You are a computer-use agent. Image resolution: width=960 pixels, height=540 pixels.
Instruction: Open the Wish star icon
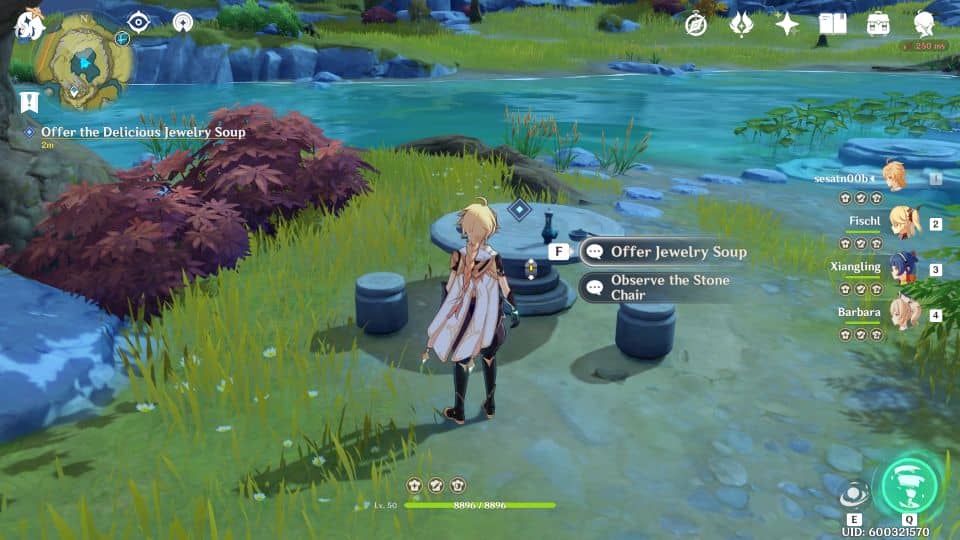pos(787,24)
